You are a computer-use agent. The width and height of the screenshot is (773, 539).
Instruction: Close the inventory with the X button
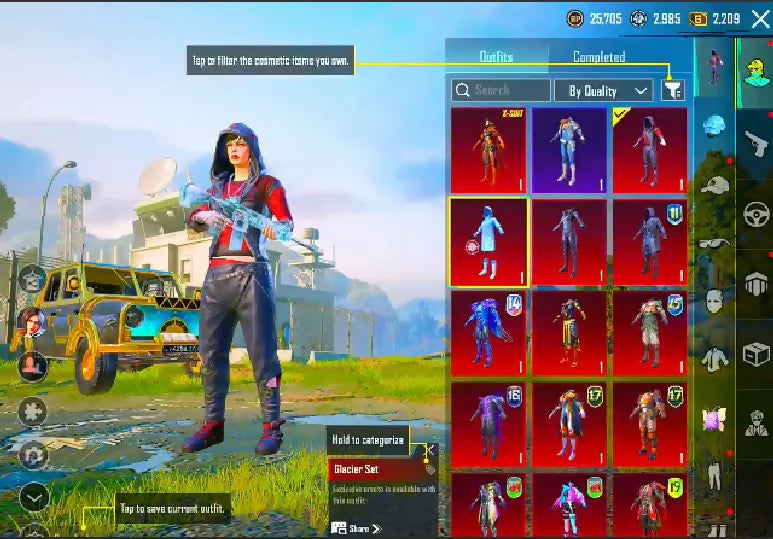coord(759,18)
